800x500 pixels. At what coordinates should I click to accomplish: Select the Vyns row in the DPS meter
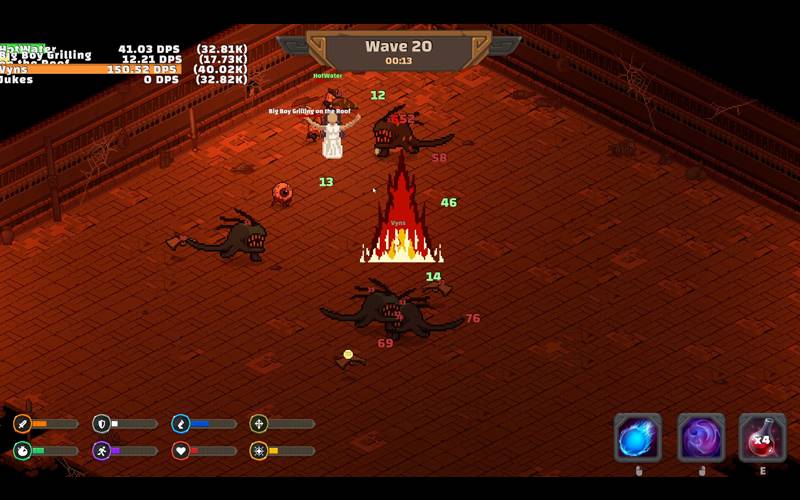[120, 69]
